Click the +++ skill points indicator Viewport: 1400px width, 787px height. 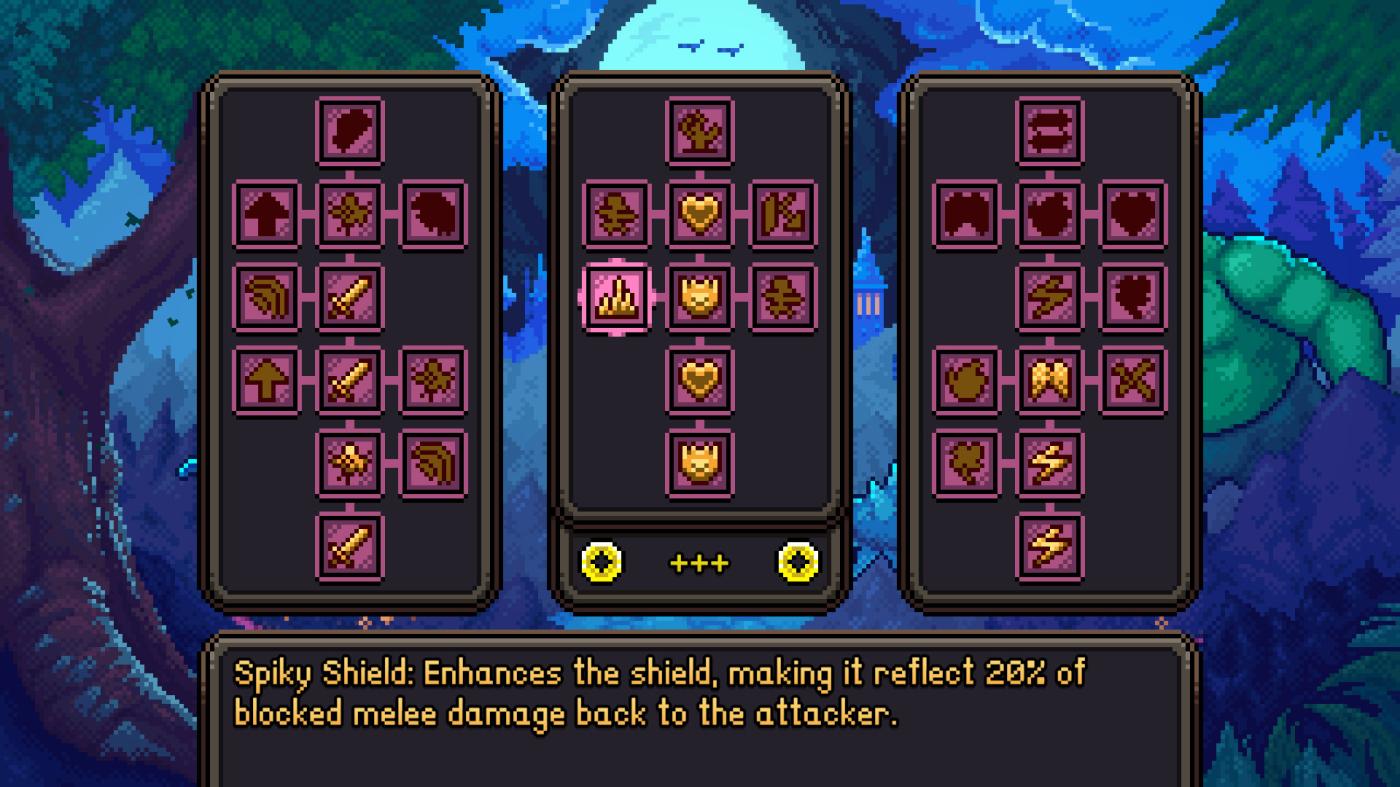[699, 562]
